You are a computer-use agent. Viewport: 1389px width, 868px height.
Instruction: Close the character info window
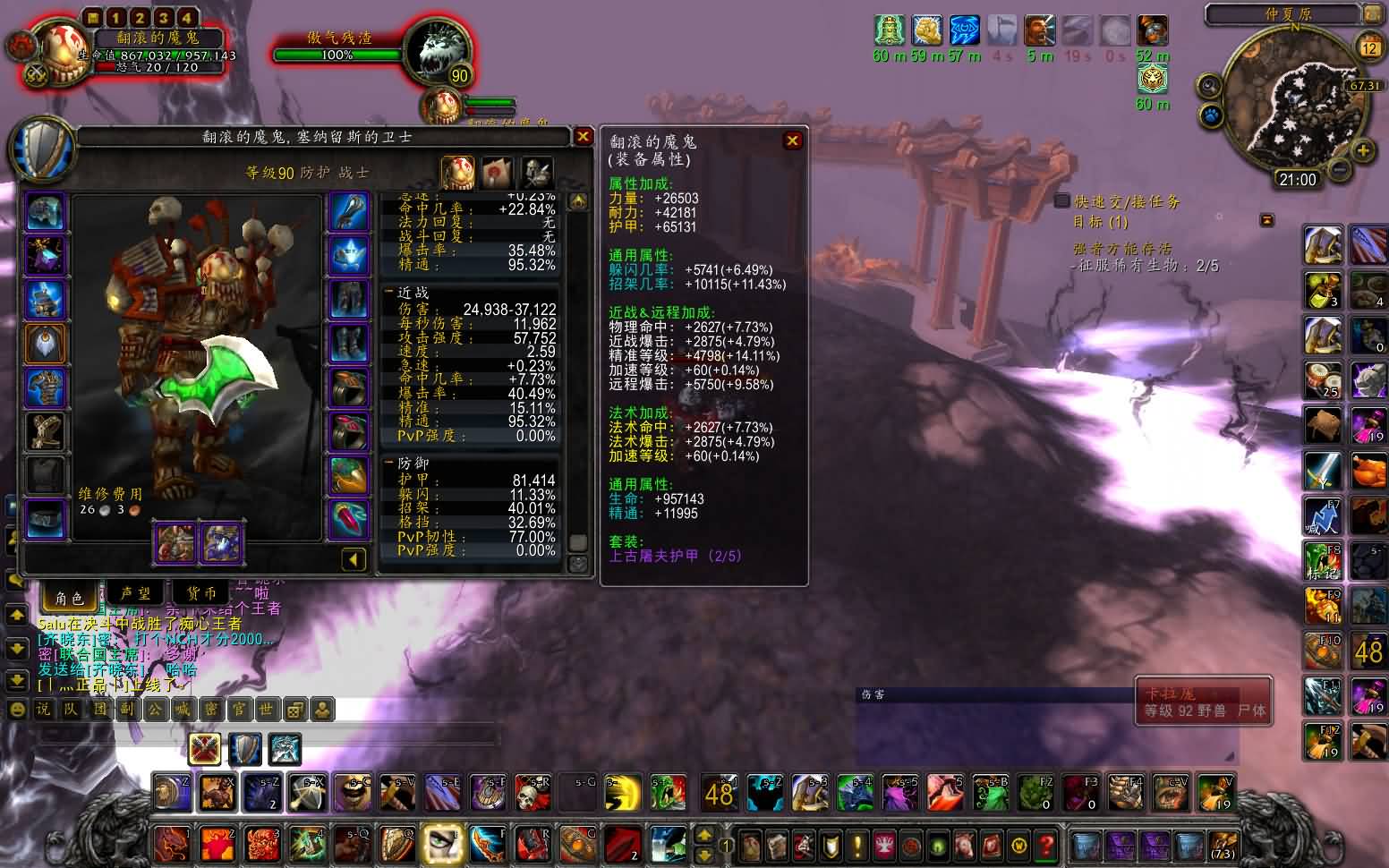click(583, 136)
